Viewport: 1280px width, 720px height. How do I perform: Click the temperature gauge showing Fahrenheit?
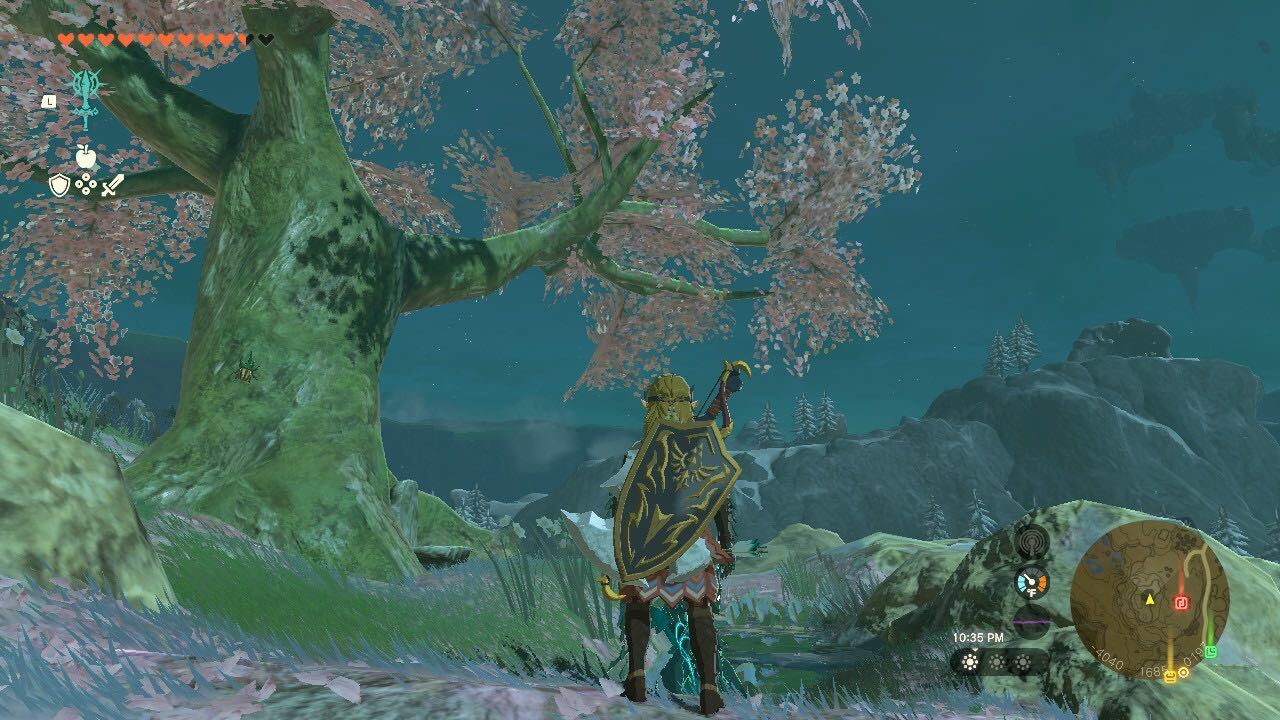tap(1032, 582)
